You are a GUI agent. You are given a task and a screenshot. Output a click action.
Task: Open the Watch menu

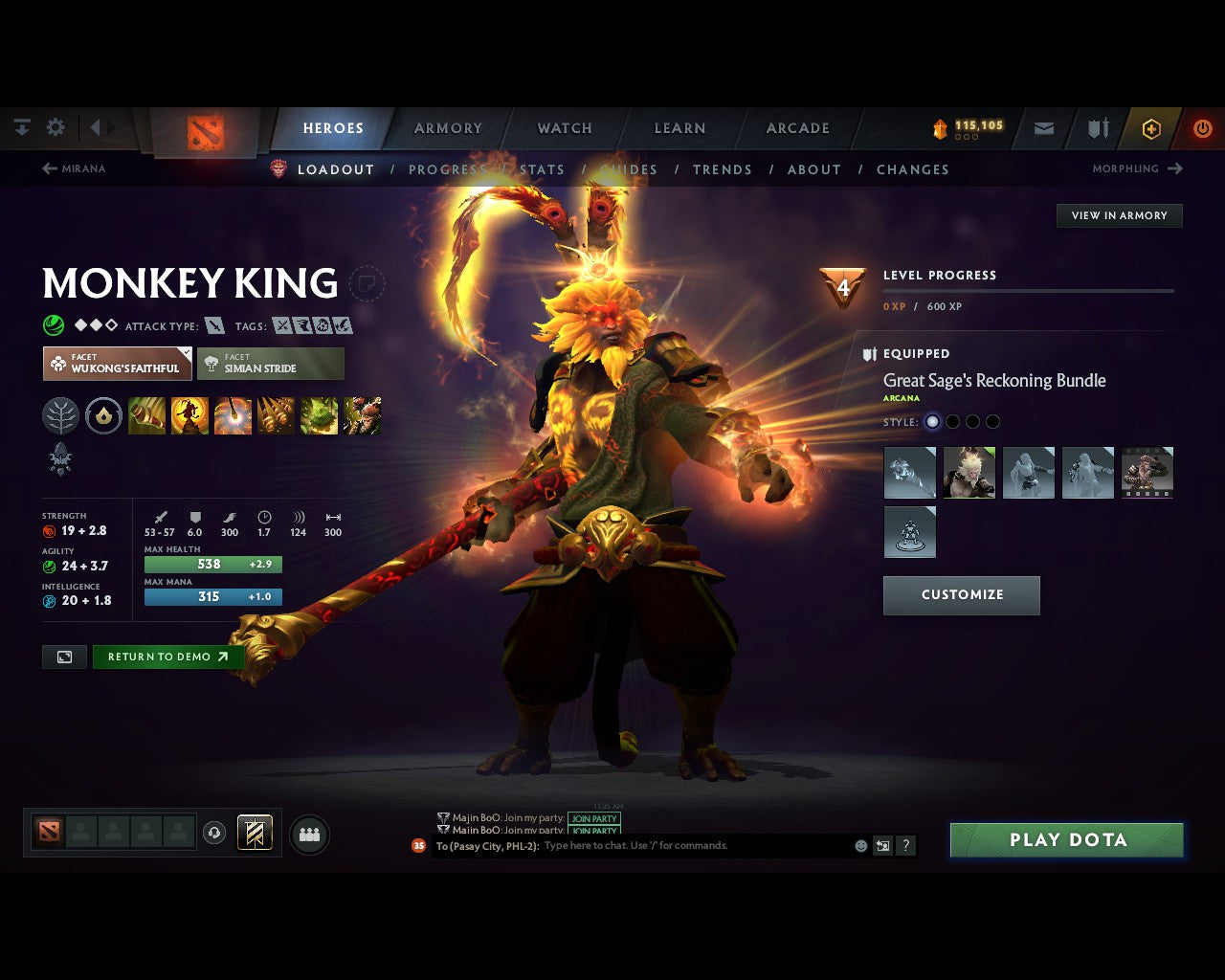[x=564, y=128]
